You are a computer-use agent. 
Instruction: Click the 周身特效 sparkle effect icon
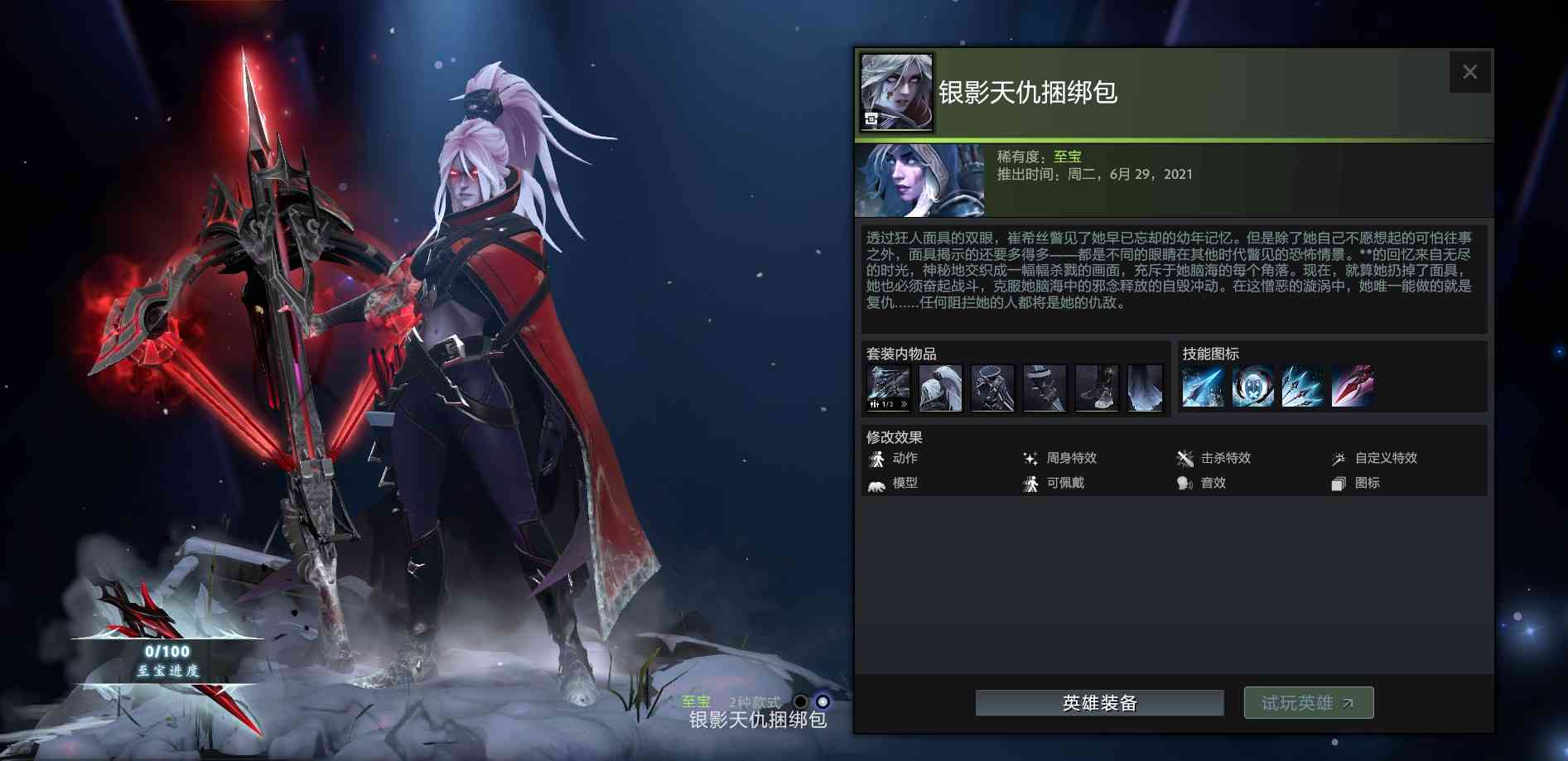pos(1031,459)
